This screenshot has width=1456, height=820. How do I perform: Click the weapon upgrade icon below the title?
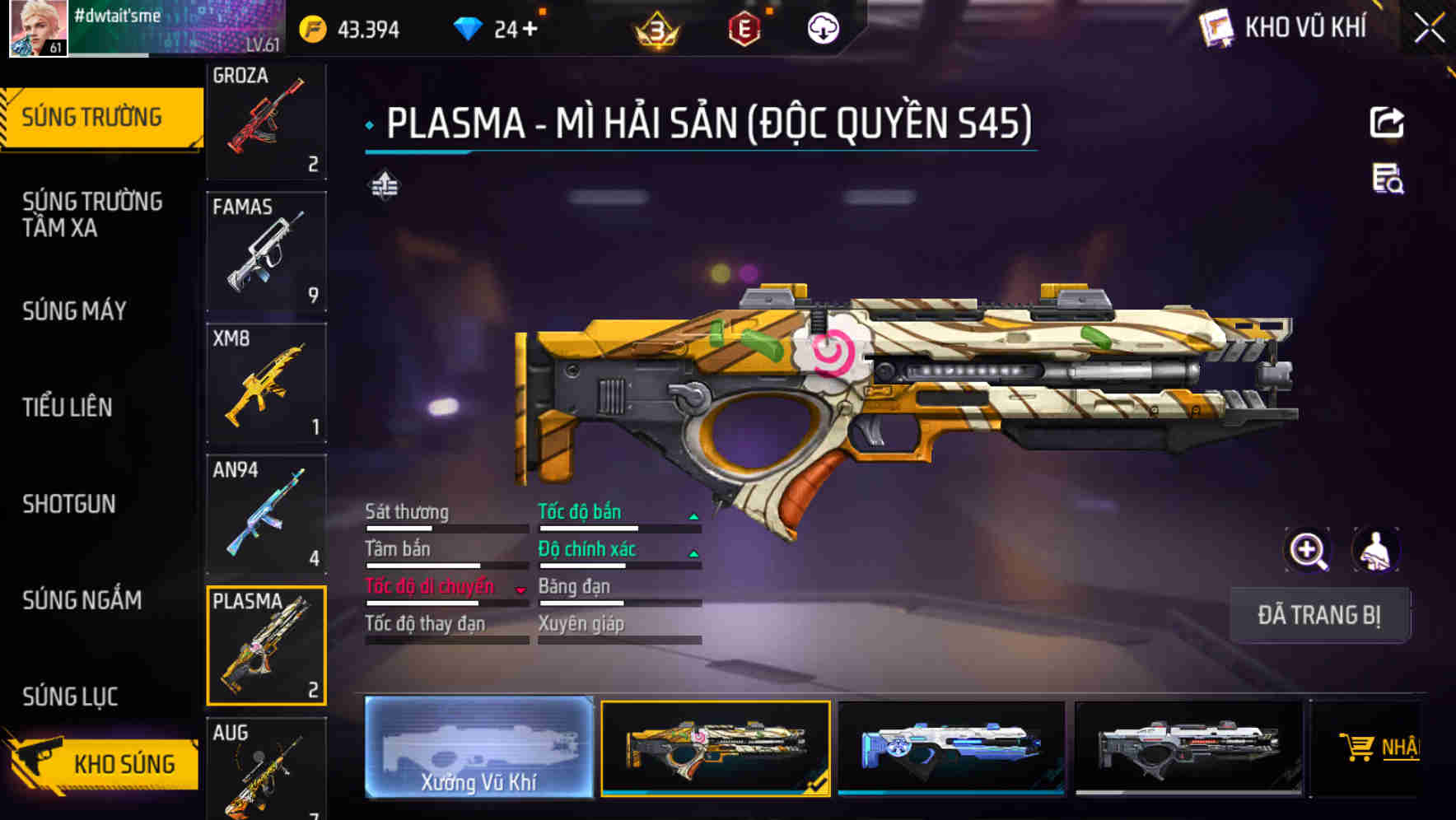(x=385, y=186)
